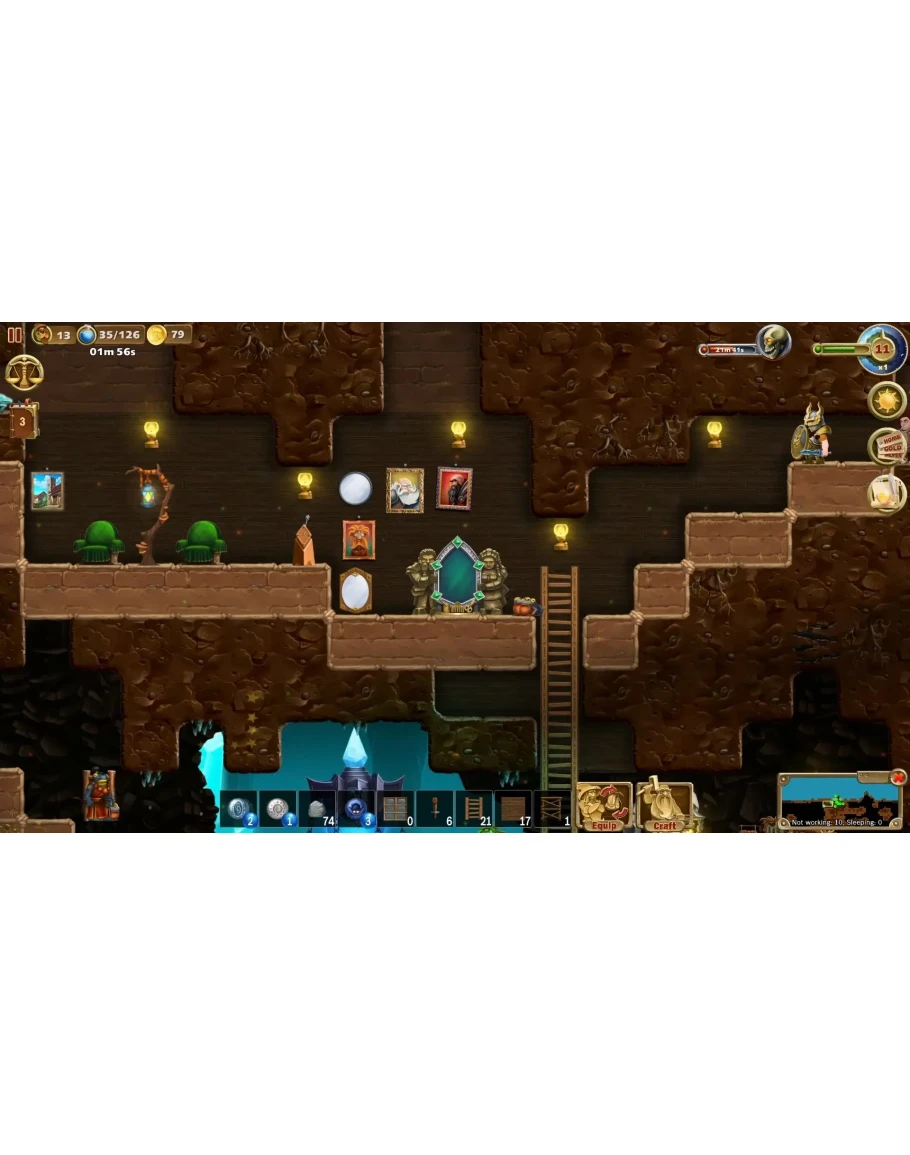
Task: Open the Craft menu
Action: click(665, 807)
